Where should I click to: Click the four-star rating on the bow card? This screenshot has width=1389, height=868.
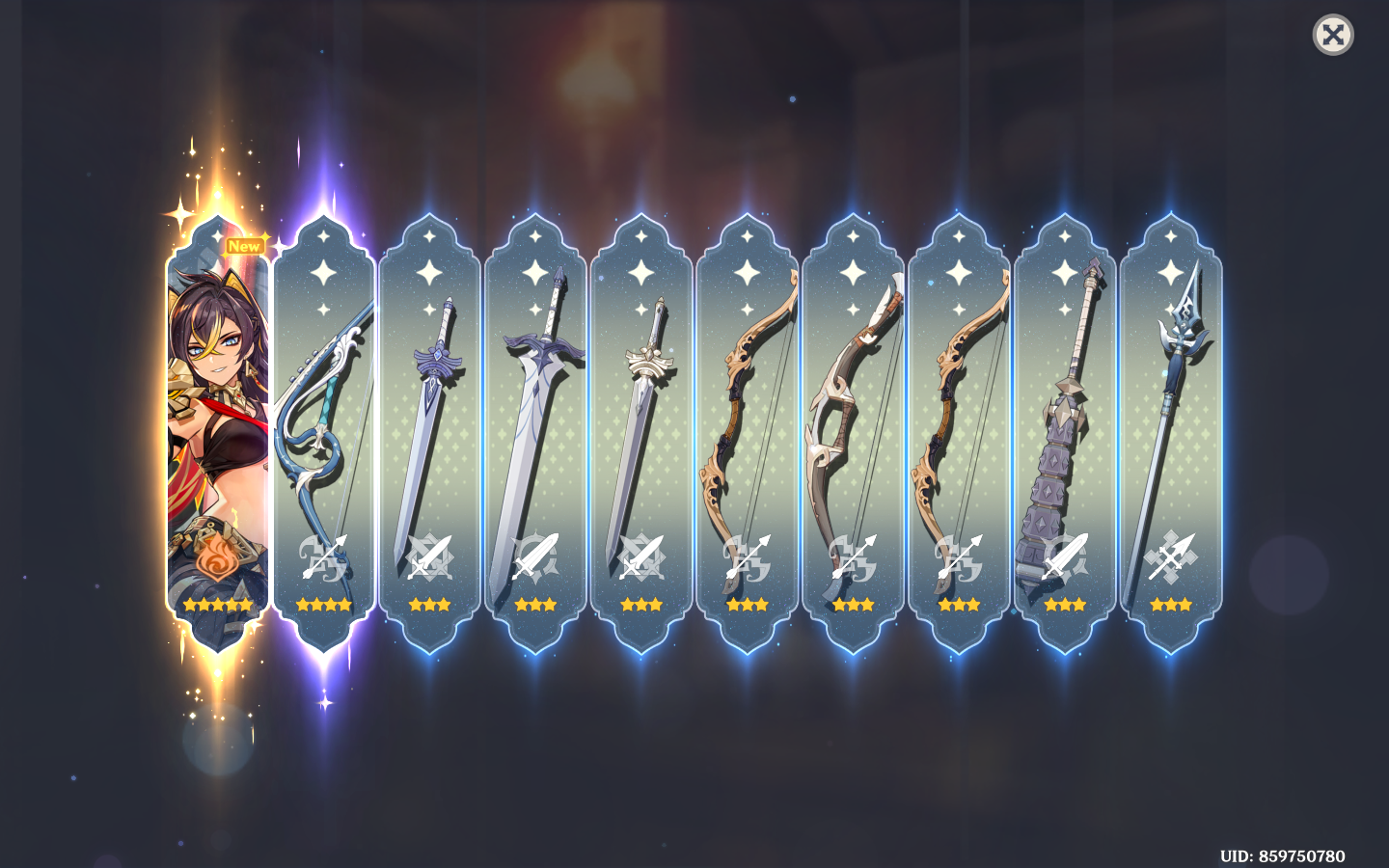[x=323, y=604]
